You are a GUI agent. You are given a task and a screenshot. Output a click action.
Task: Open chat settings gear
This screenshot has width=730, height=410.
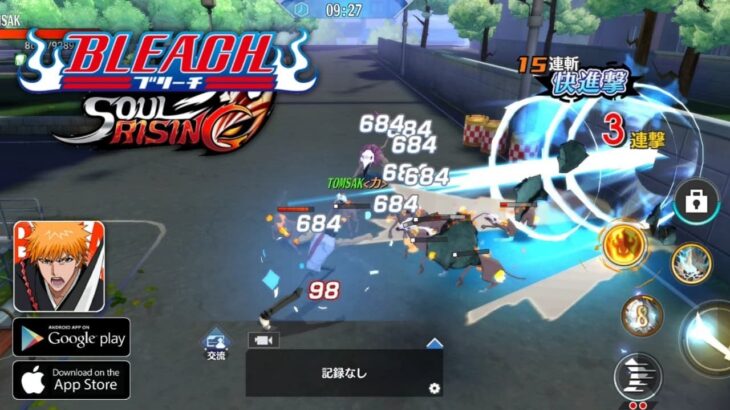click(x=433, y=388)
